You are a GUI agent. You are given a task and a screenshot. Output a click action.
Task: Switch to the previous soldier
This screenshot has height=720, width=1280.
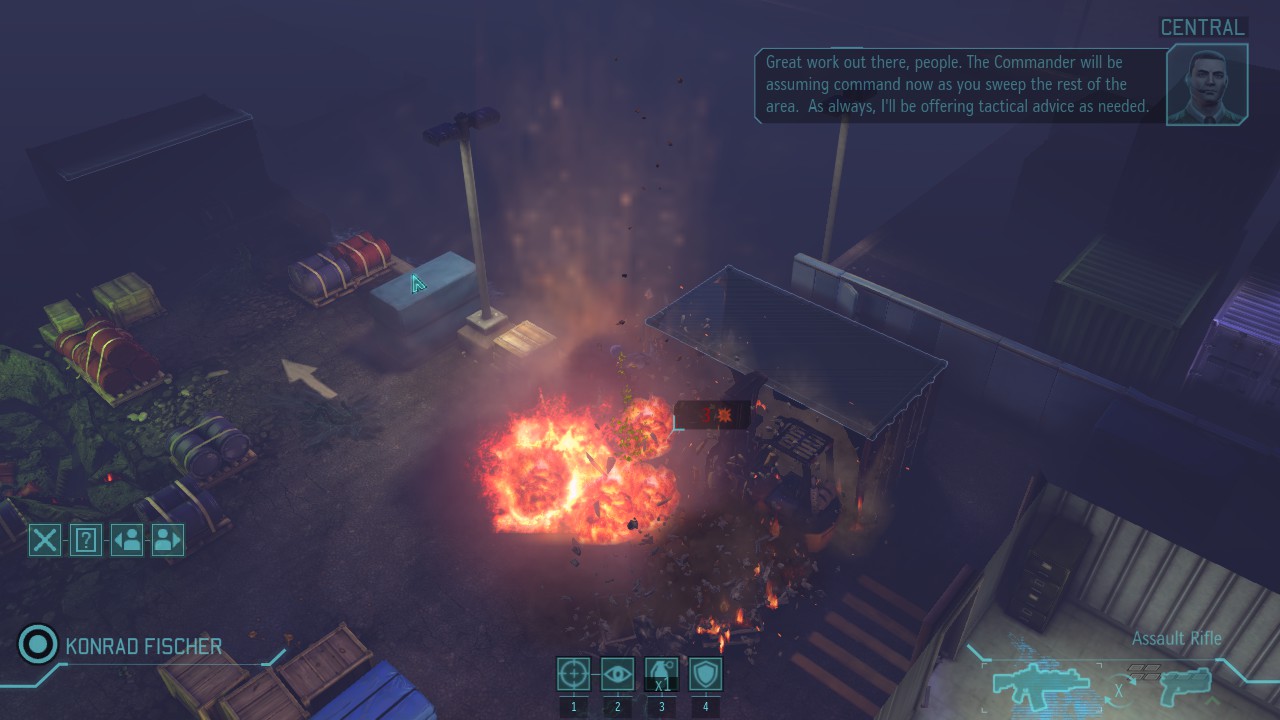(x=127, y=540)
